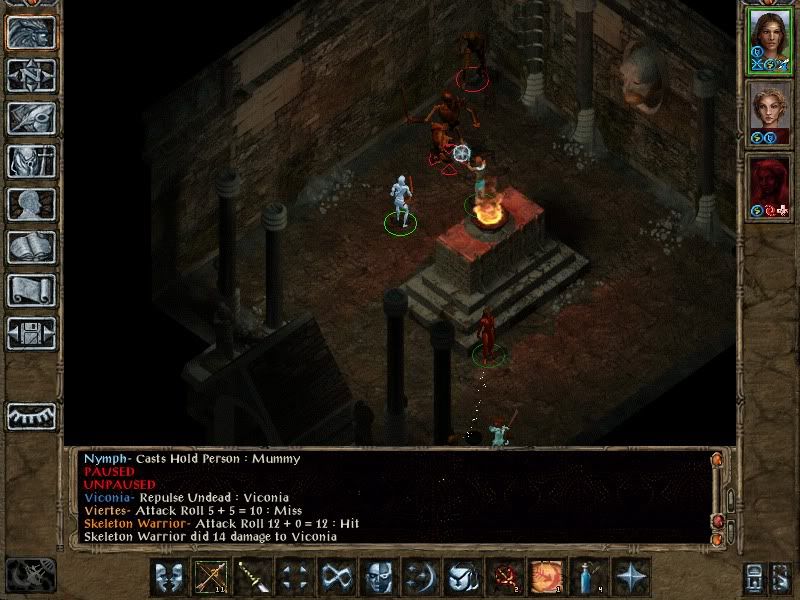Equip the bow weapon slot
Image resolution: width=800 pixels, height=600 pixels.
pos(210,577)
